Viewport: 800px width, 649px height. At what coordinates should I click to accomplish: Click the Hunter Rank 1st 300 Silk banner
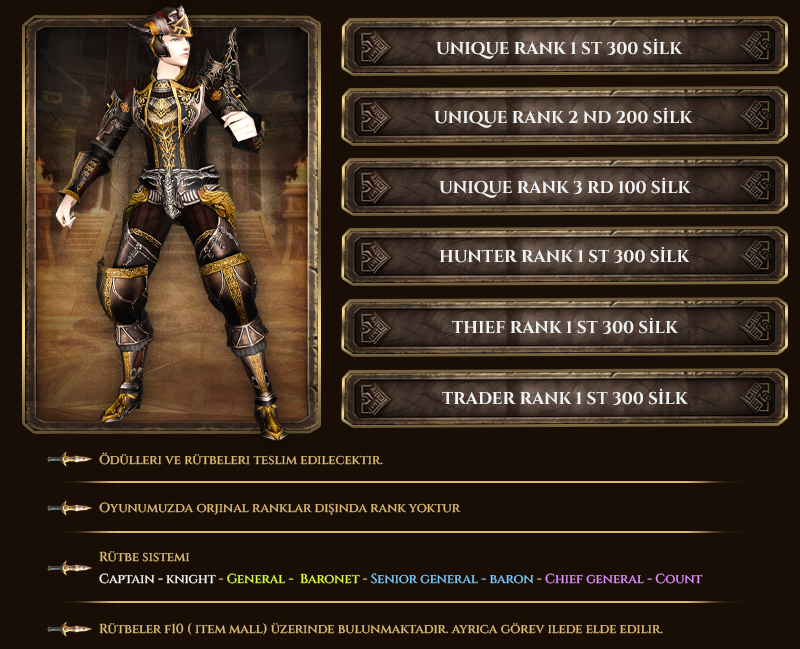[x=564, y=256]
